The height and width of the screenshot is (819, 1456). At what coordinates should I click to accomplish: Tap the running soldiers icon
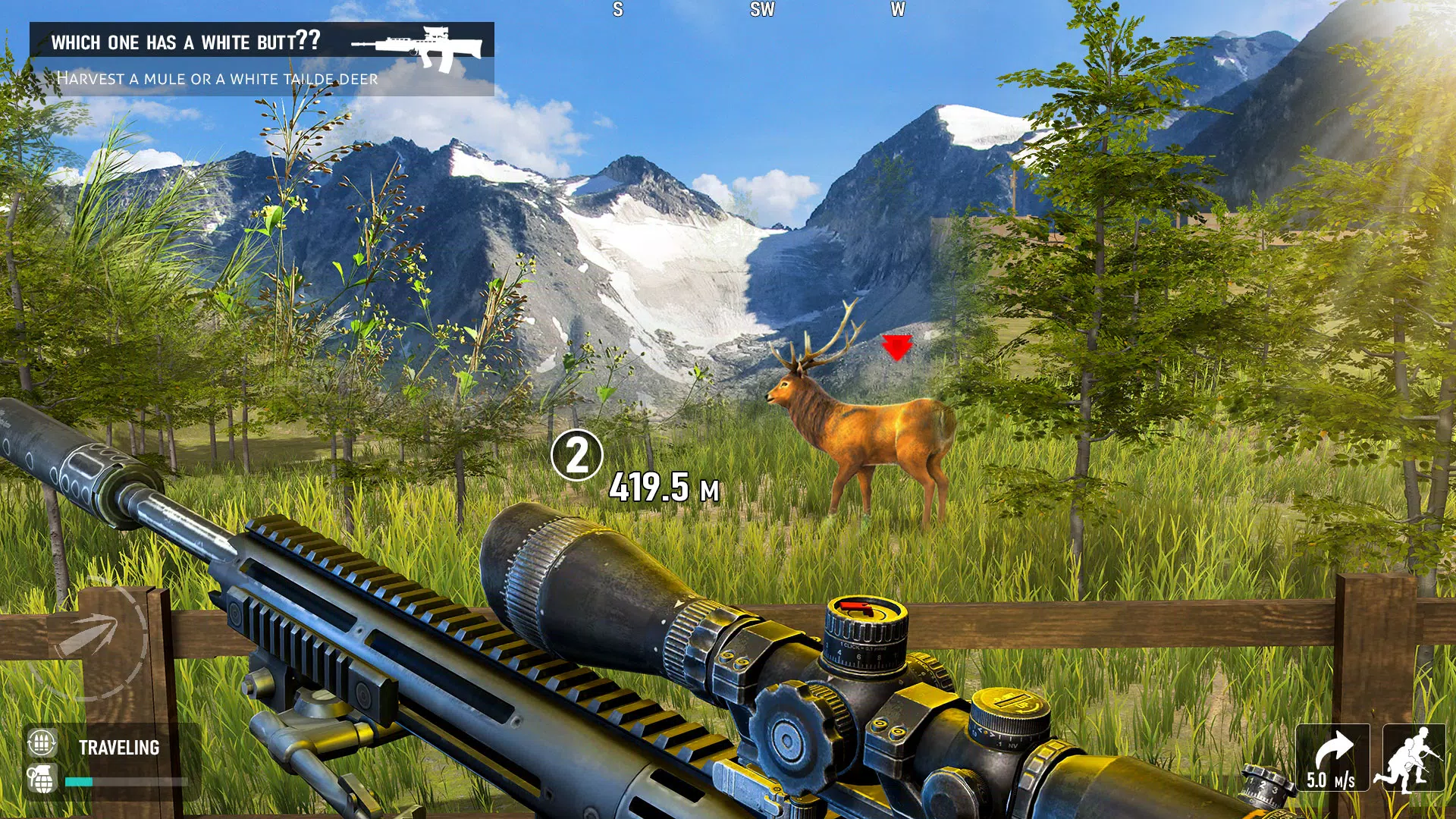click(1413, 758)
